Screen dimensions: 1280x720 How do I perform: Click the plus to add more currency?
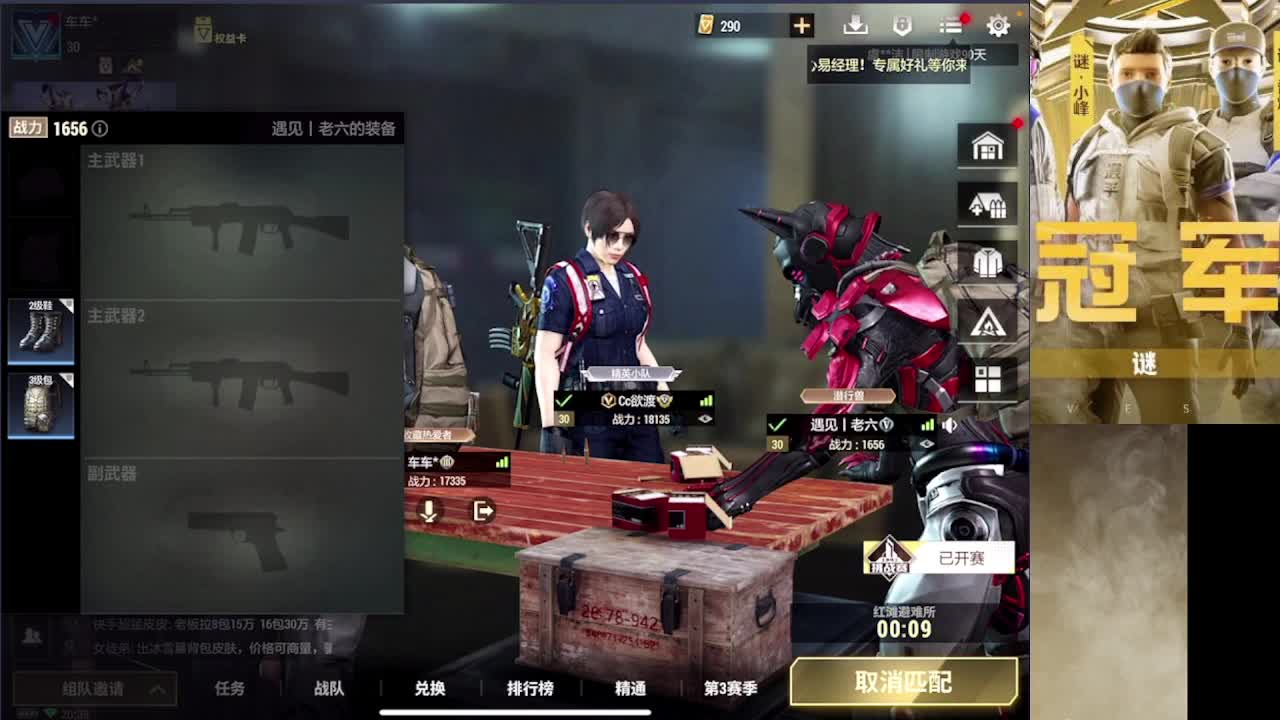point(804,26)
